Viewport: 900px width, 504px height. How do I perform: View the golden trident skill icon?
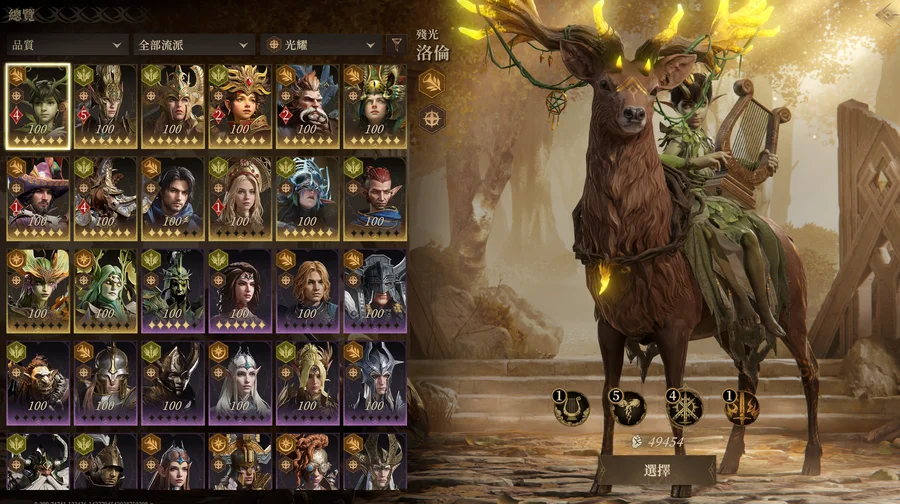(741, 407)
